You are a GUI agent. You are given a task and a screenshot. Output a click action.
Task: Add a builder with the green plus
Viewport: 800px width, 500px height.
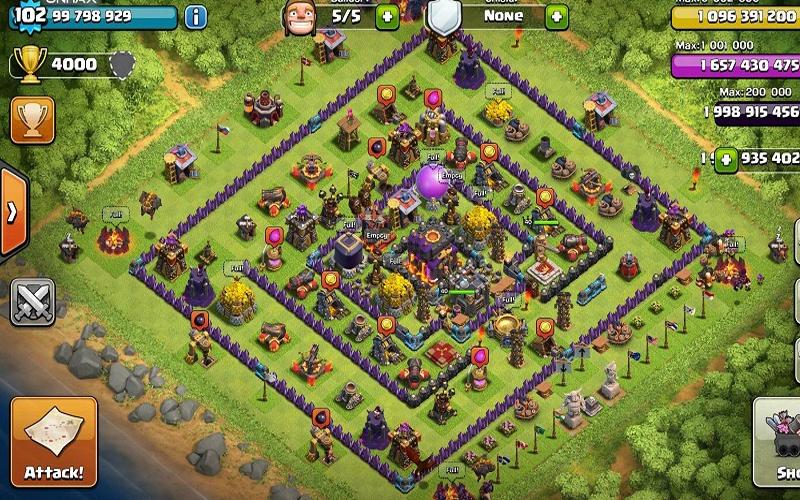tap(388, 17)
